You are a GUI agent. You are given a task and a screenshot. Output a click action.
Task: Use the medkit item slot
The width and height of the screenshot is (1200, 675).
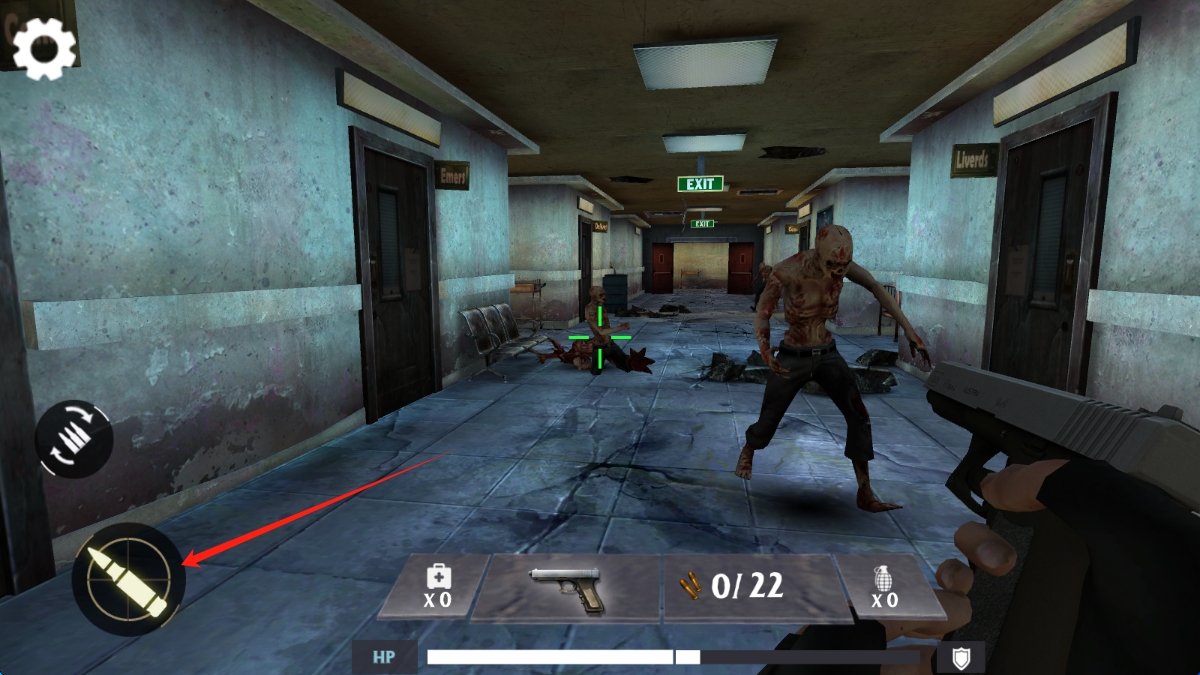click(x=436, y=587)
